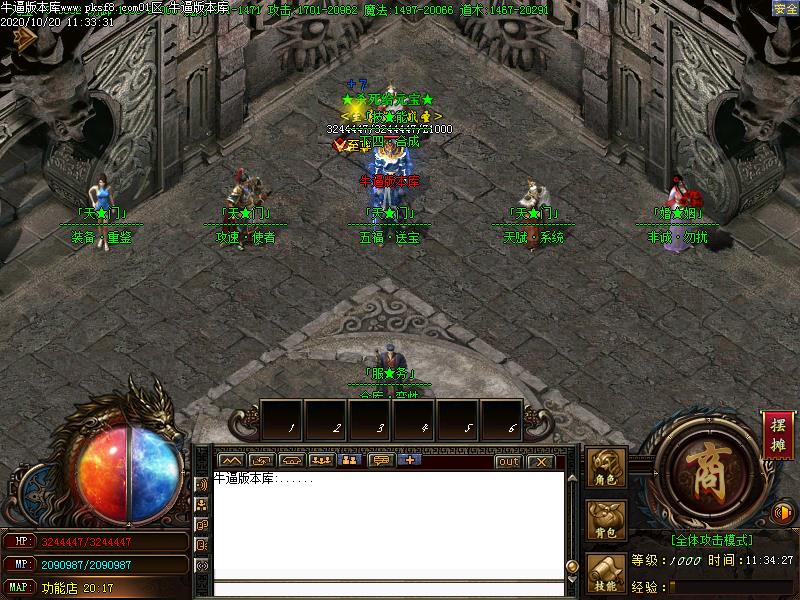Toggle the orange sound speaker icon
The width and height of the screenshot is (800, 600).
click(785, 513)
